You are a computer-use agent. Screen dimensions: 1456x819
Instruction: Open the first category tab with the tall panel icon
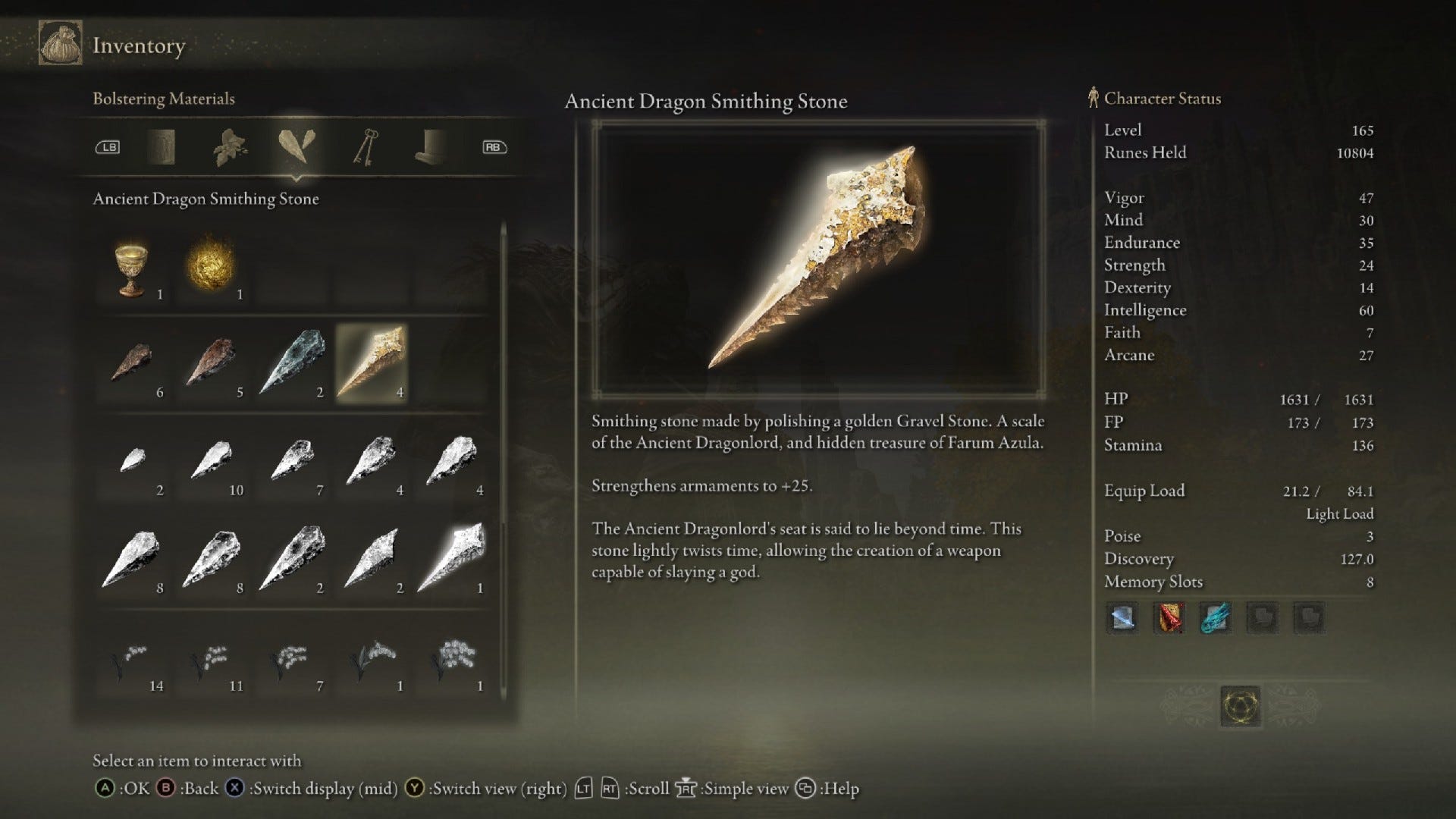tap(161, 147)
